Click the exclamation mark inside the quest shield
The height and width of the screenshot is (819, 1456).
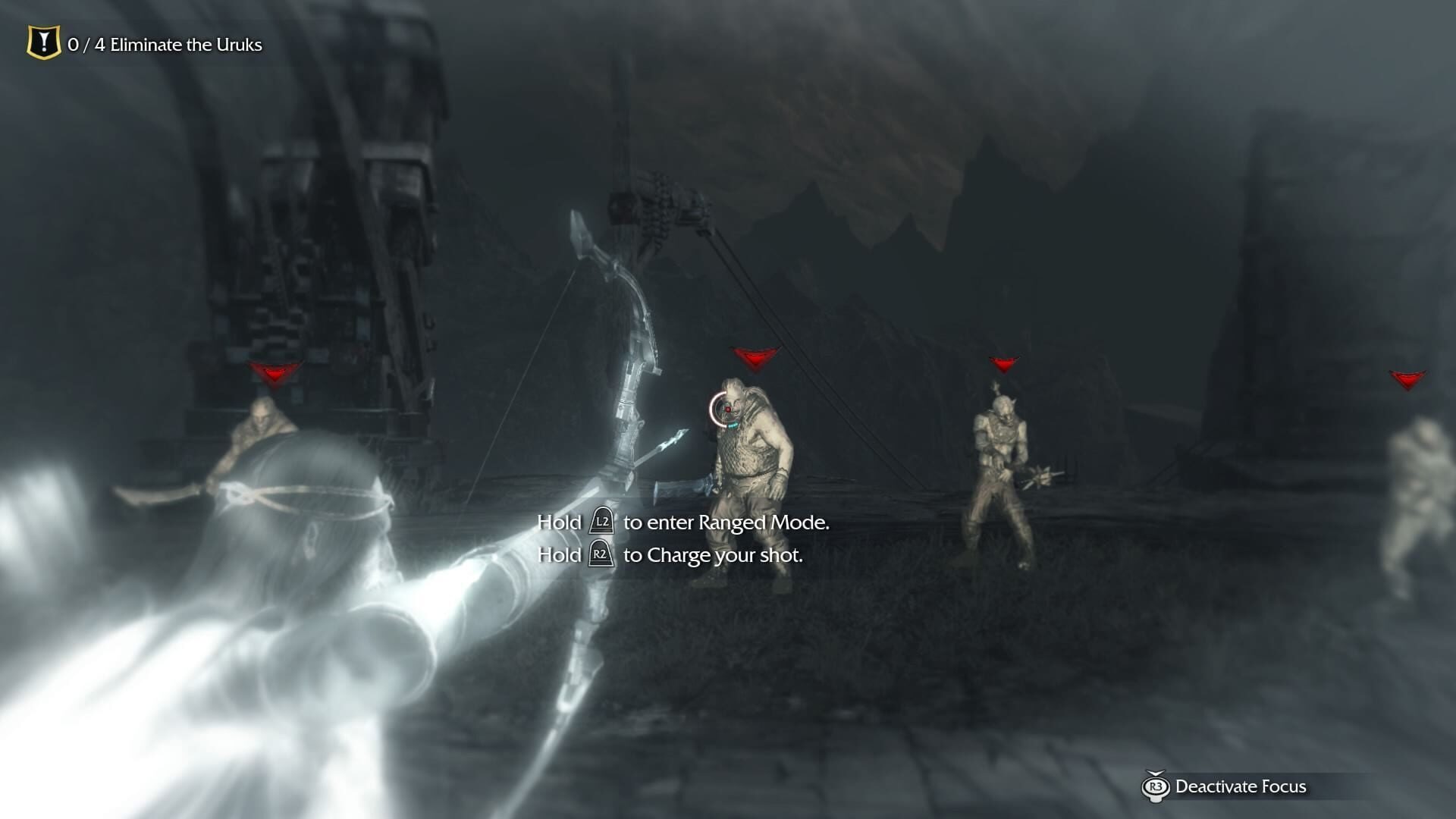pyautogui.click(x=43, y=42)
